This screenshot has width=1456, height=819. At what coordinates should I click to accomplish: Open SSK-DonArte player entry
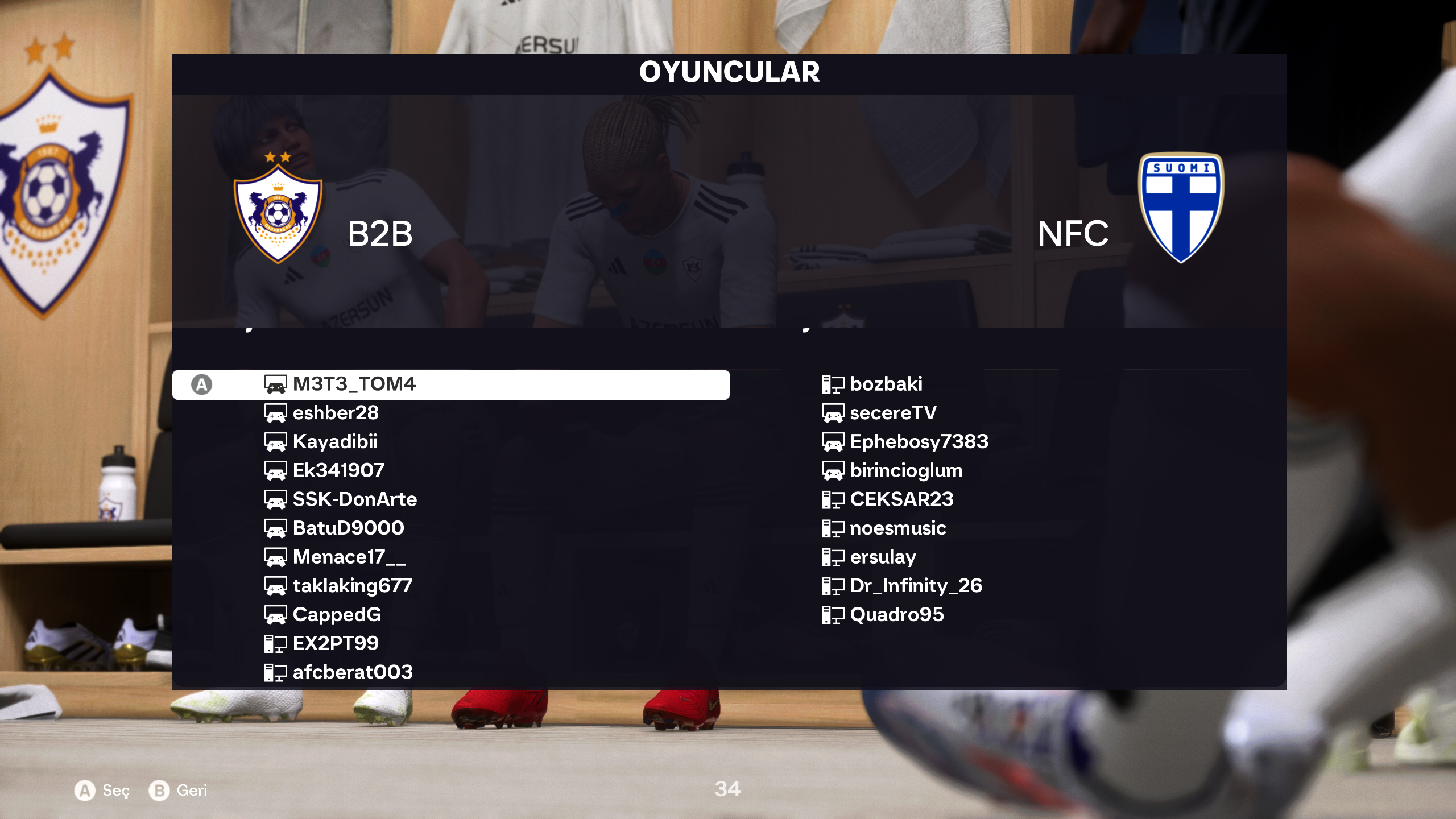click(x=354, y=499)
